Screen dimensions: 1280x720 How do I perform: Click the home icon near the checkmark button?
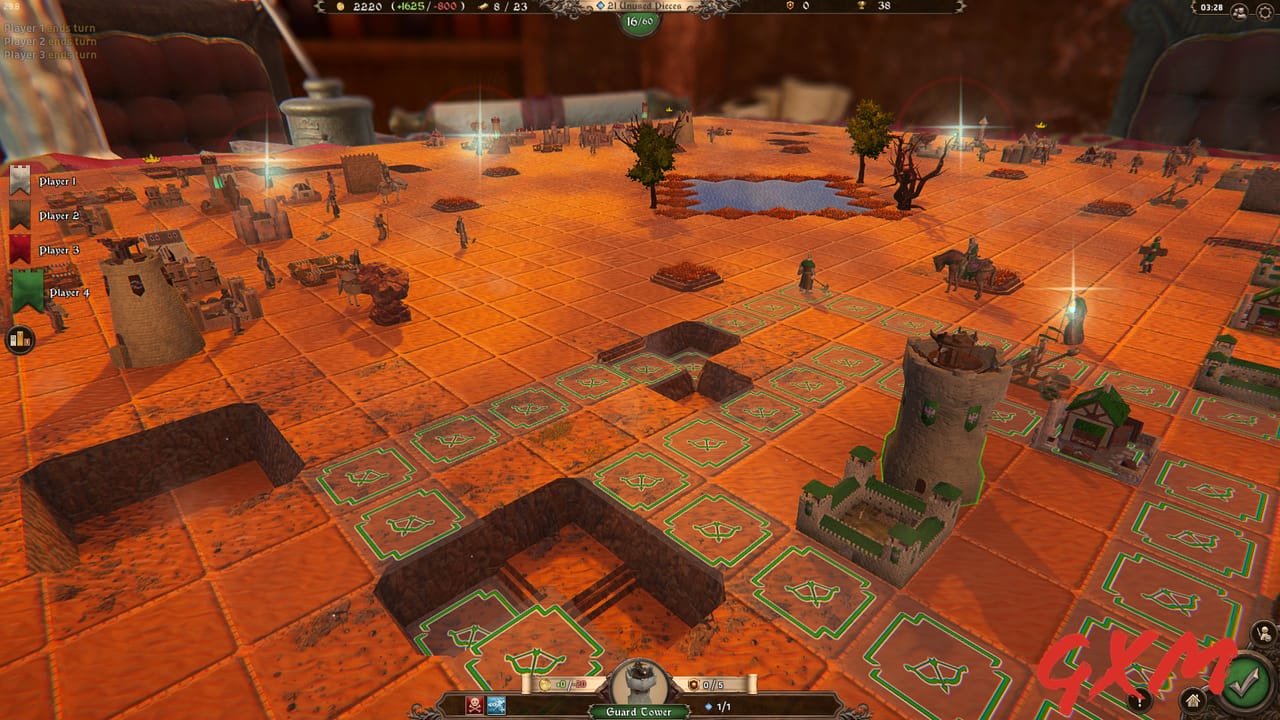(1194, 701)
